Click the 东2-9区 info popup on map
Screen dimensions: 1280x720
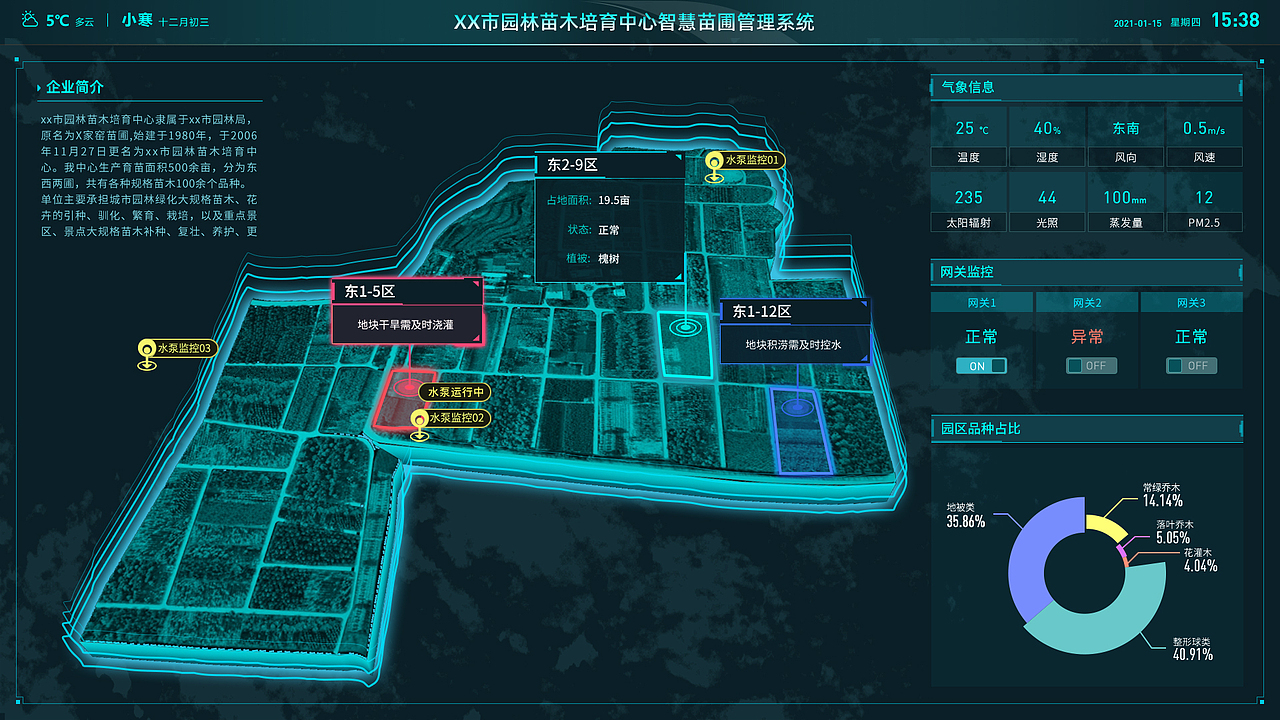point(611,215)
